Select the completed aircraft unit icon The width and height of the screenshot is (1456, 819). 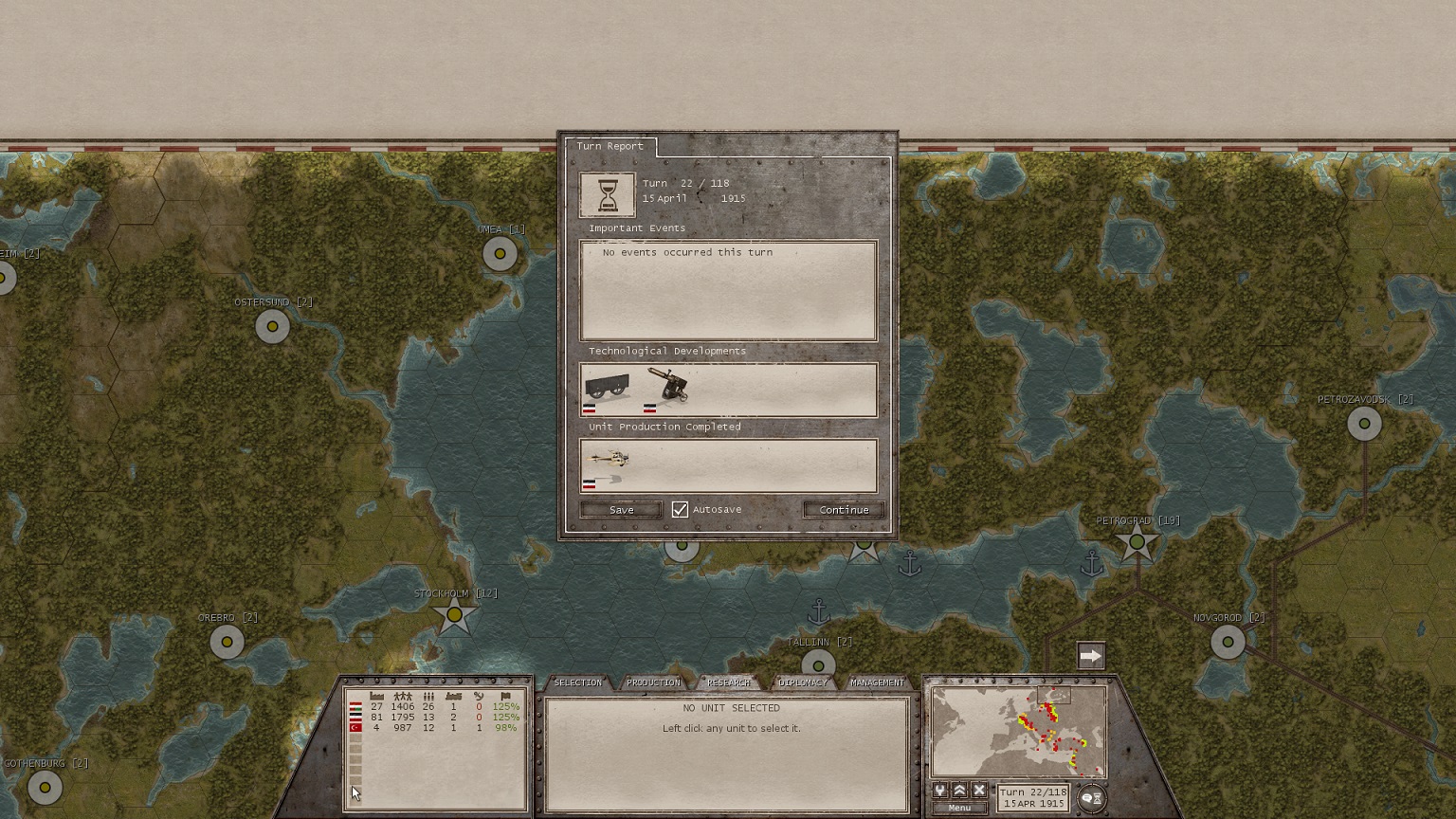[x=608, y=462]
